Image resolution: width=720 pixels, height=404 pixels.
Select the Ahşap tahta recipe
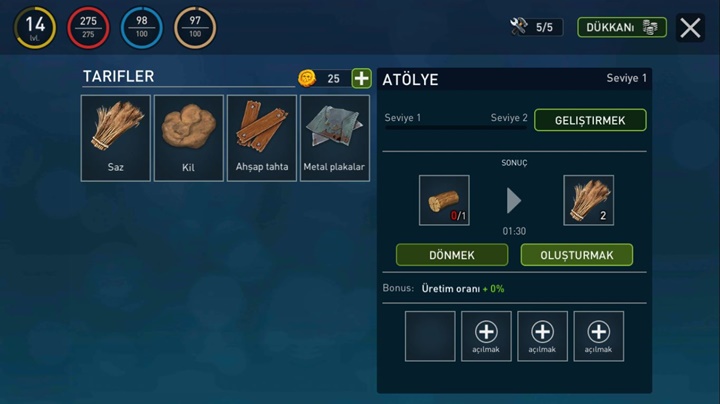coord(262,138)
